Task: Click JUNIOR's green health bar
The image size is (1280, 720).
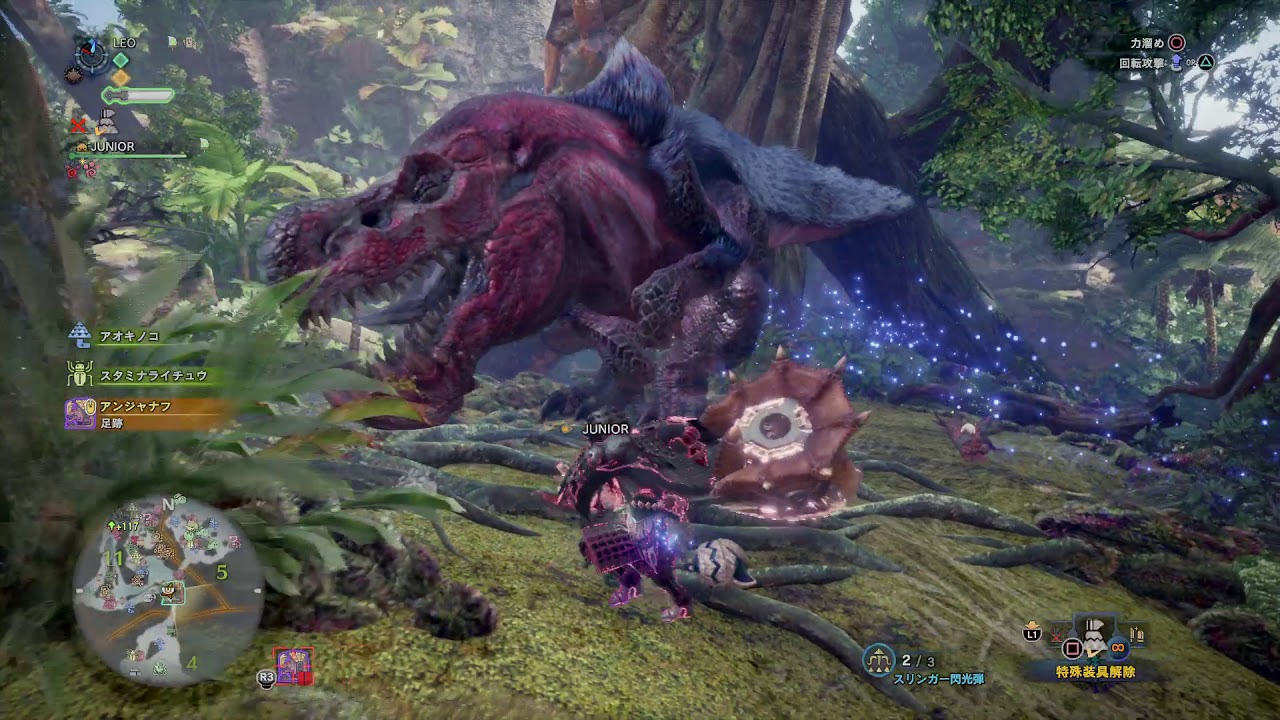Action: (128, 155)
